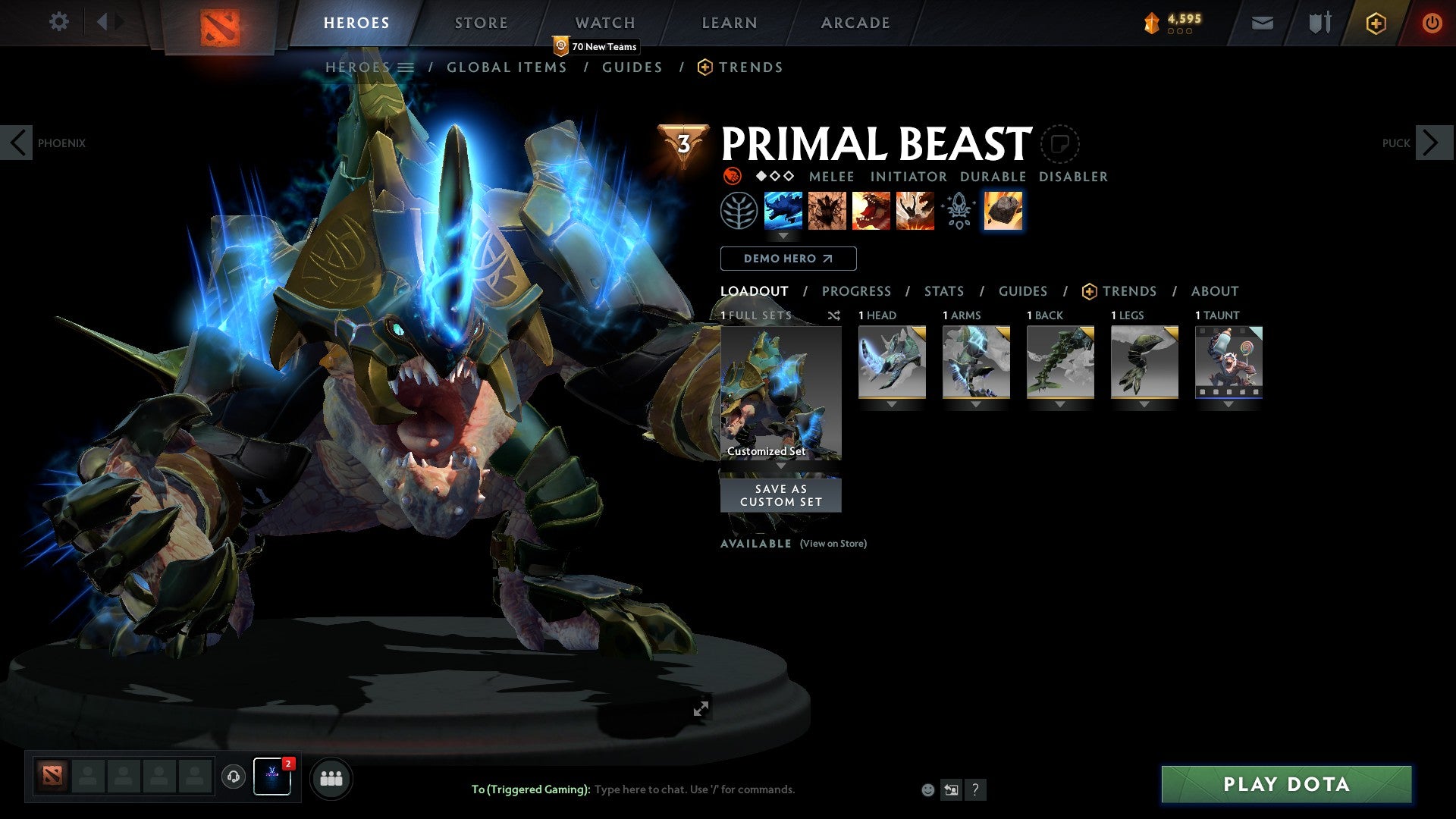Open the Arcade tab
The height and width of the screenshot is (819, 1456).
coord(855,23)
